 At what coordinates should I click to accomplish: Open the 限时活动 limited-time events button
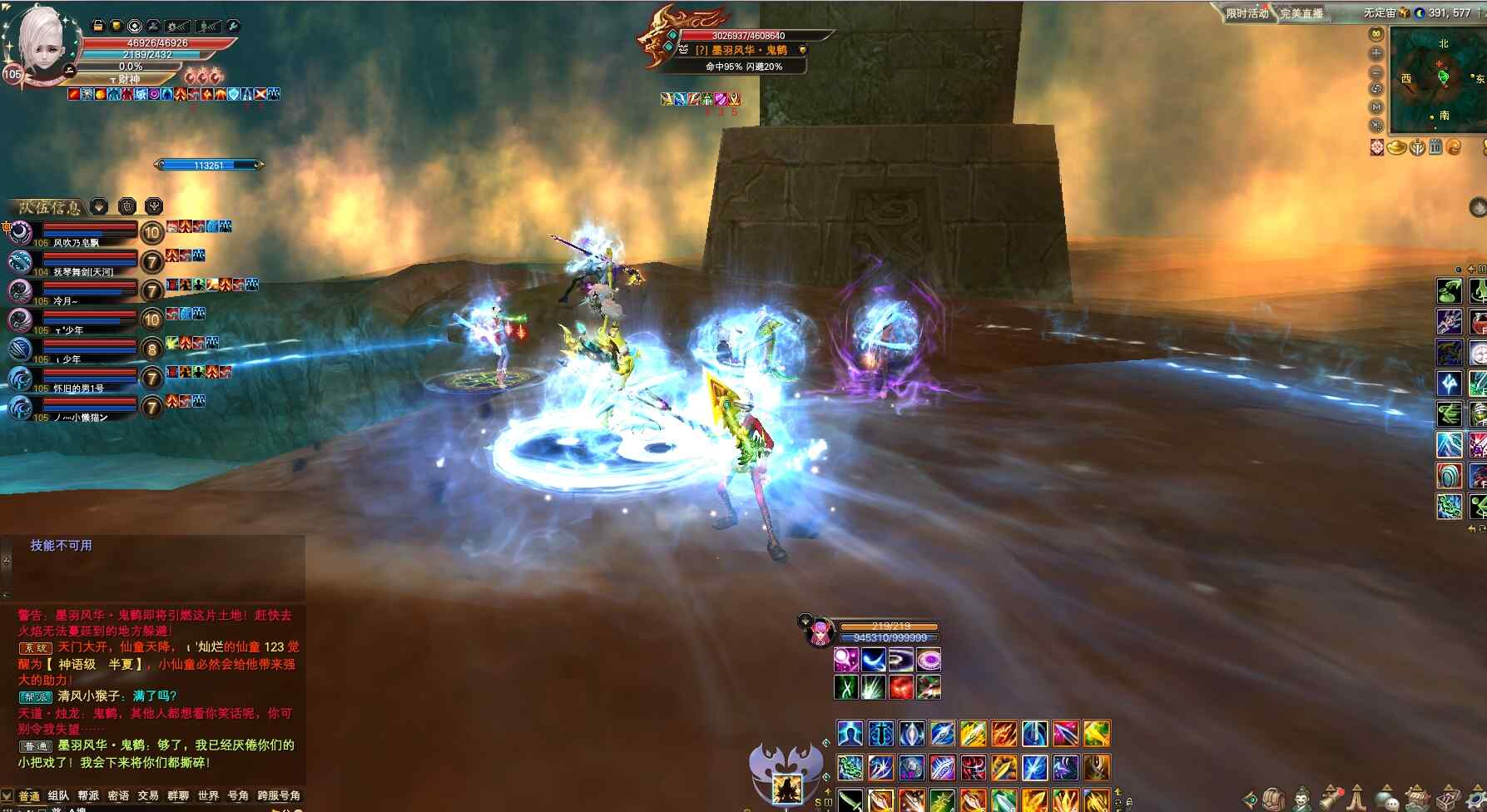pyautogui.click(x=1247, y=13)
